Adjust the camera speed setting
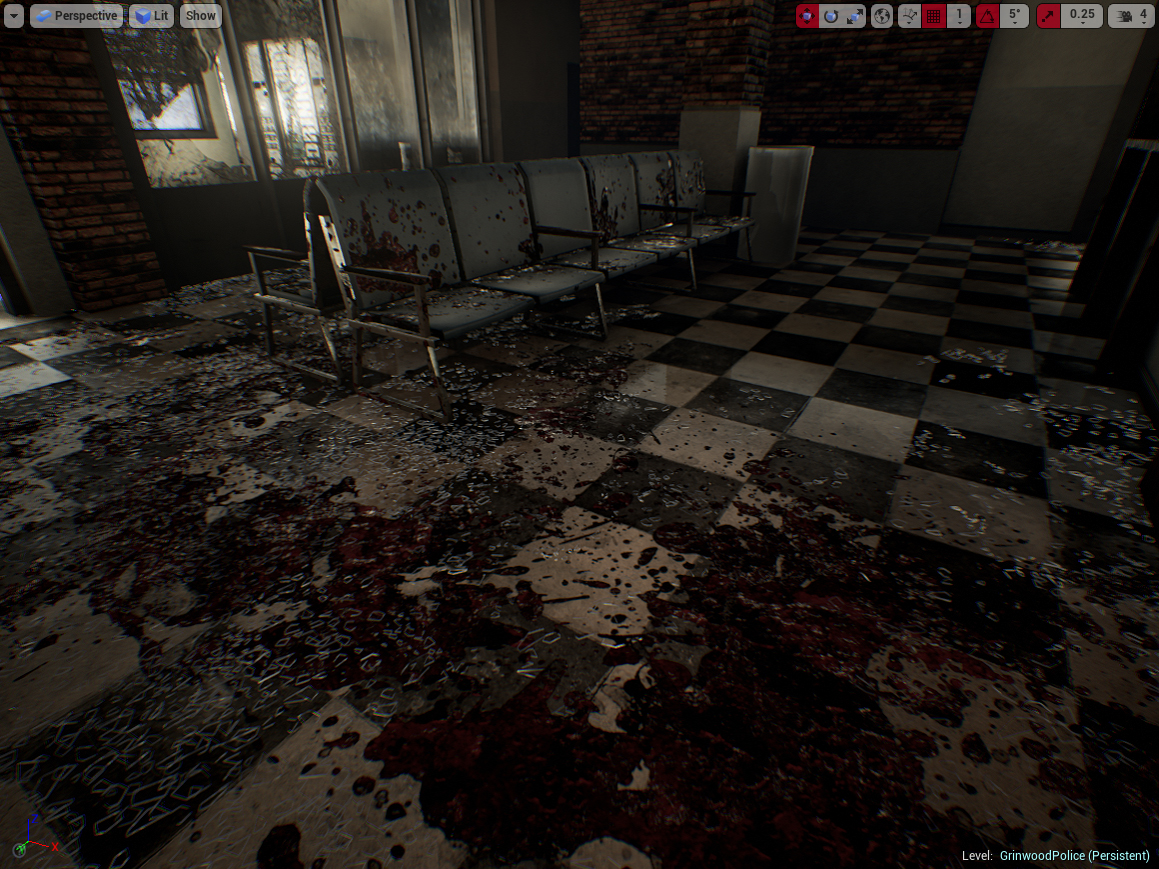Screen dimensions: 1159x869 [1131, 15]
